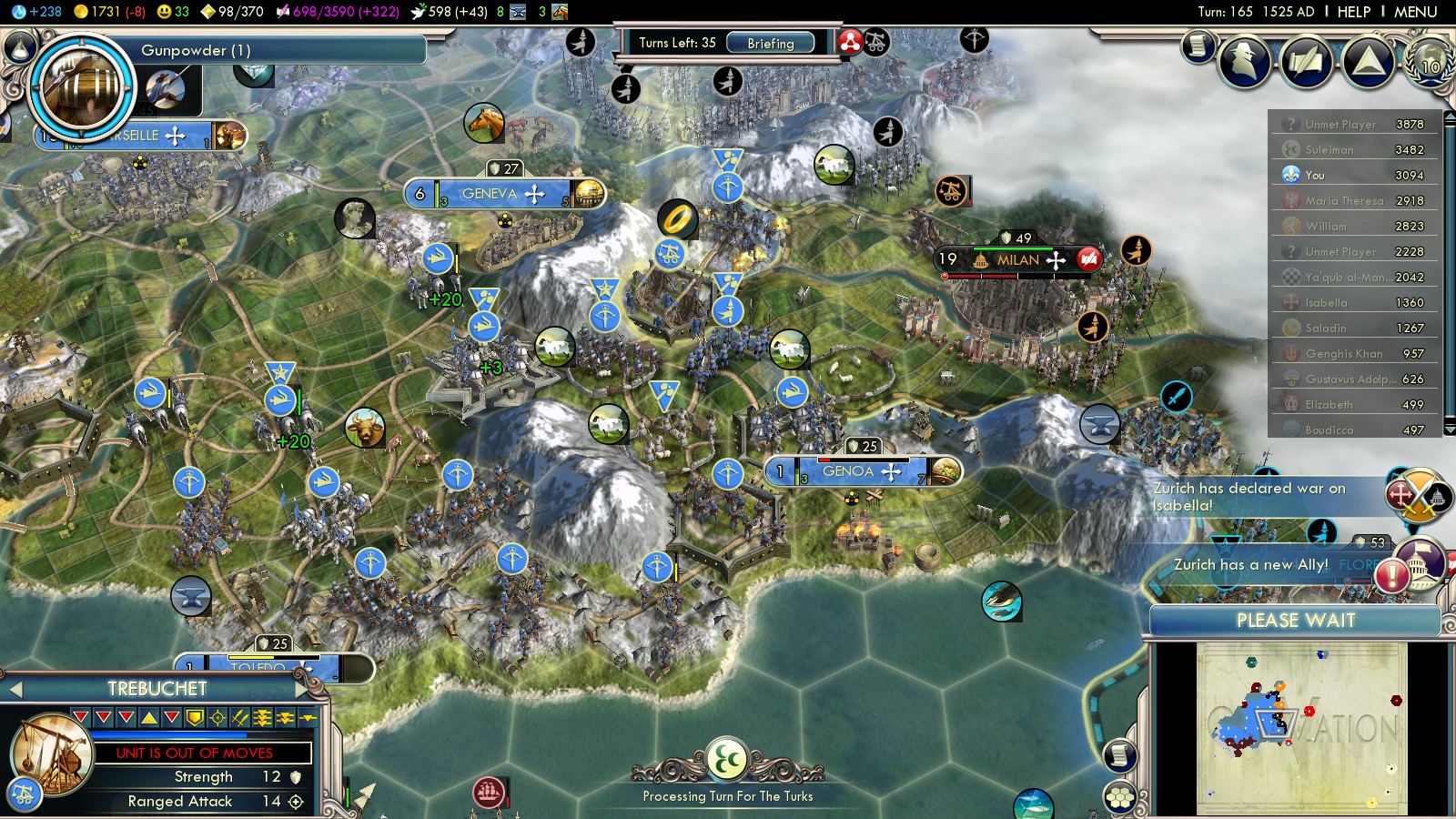
Task: Select the Genoa city banner
Action: pos(848,471)
